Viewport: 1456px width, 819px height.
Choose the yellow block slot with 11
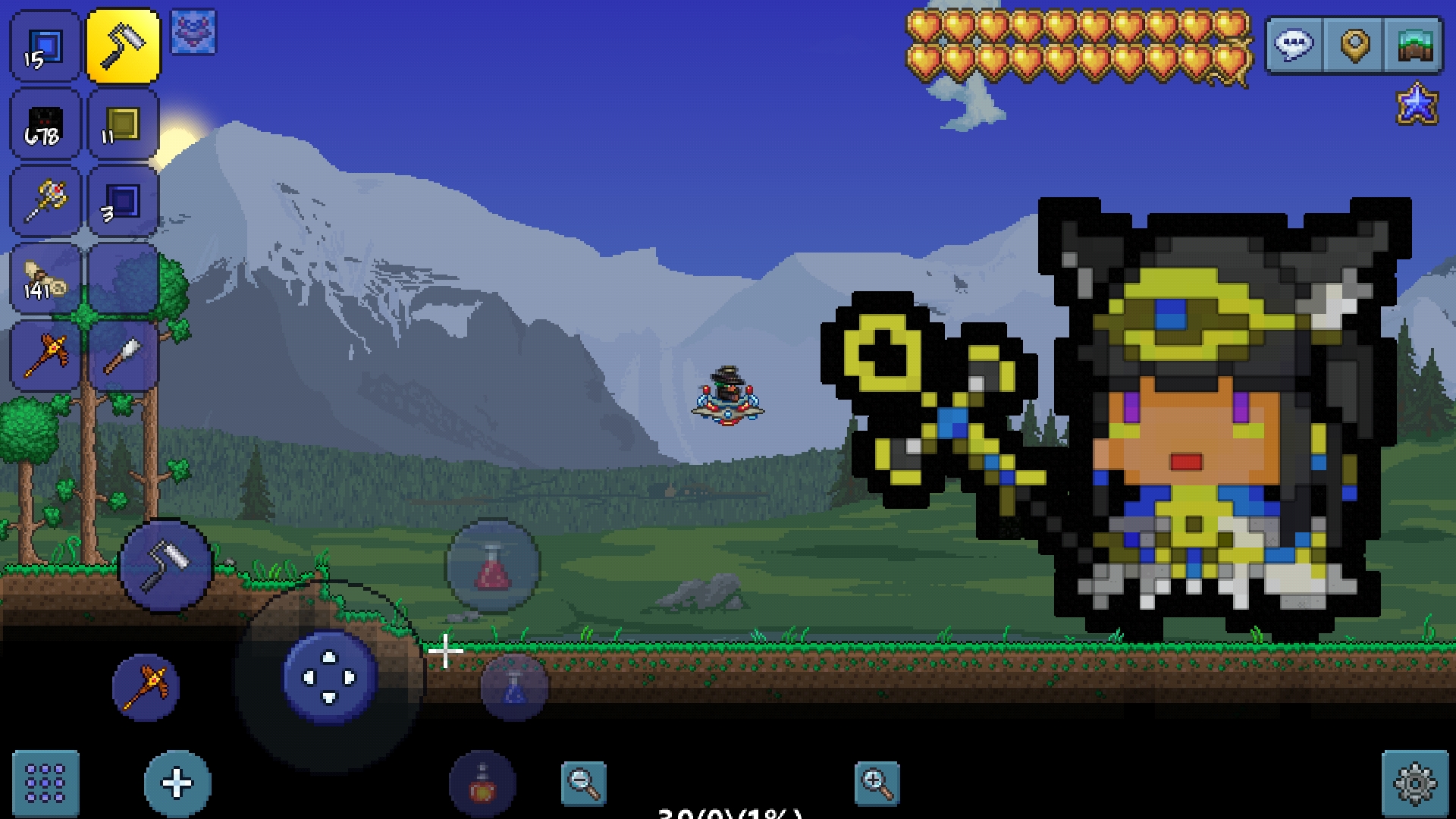pyautogui.click(x=123, y=125)
